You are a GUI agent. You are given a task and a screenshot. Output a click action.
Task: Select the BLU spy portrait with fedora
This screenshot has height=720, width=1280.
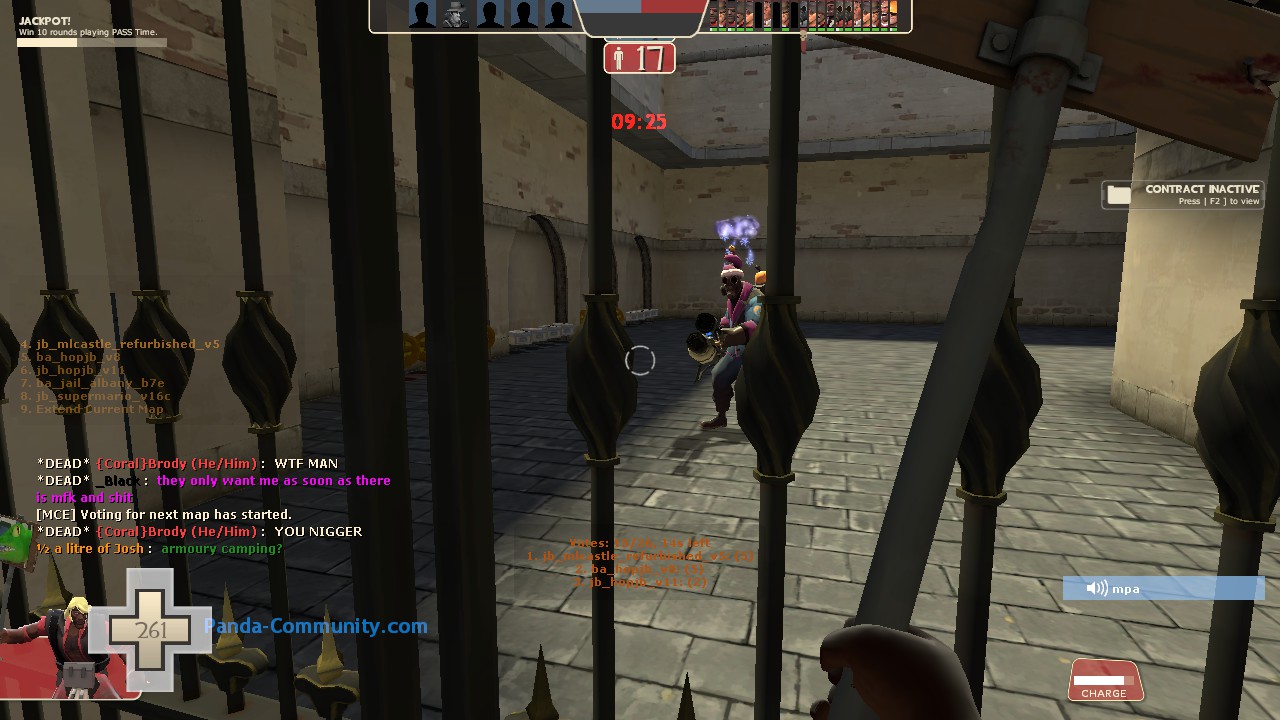pos(456,15)
